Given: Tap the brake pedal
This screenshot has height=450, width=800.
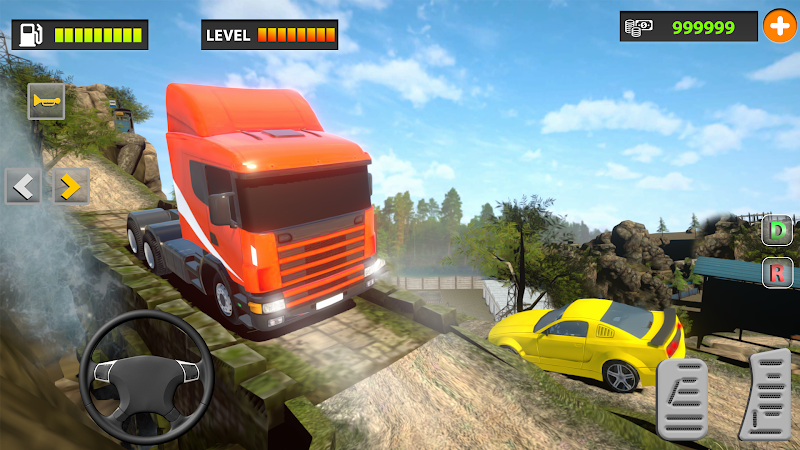Looking at the screenshot, I should point(682,397).
